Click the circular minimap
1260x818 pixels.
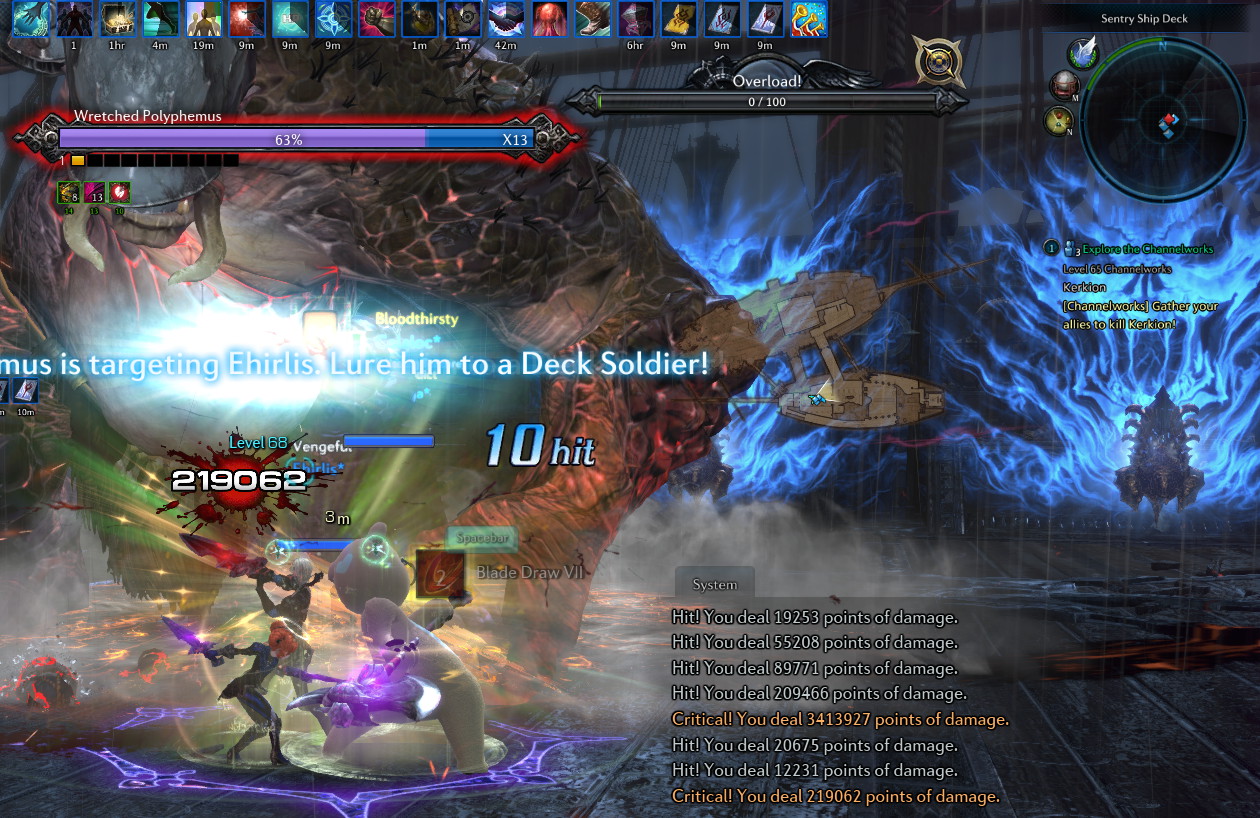[x=1162, y=118]
